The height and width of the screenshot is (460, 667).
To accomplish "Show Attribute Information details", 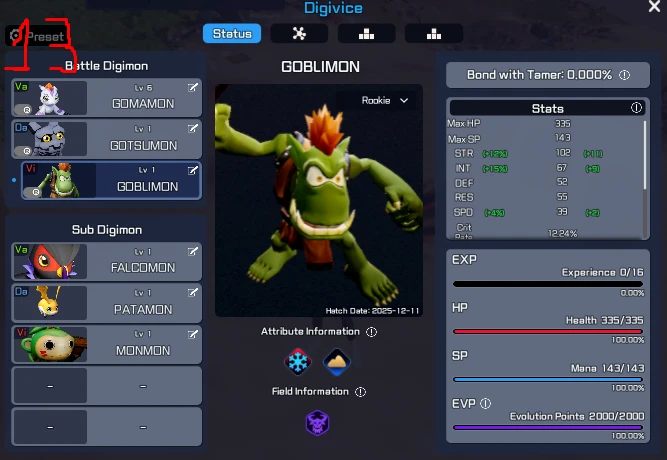I will click(371, 332).
